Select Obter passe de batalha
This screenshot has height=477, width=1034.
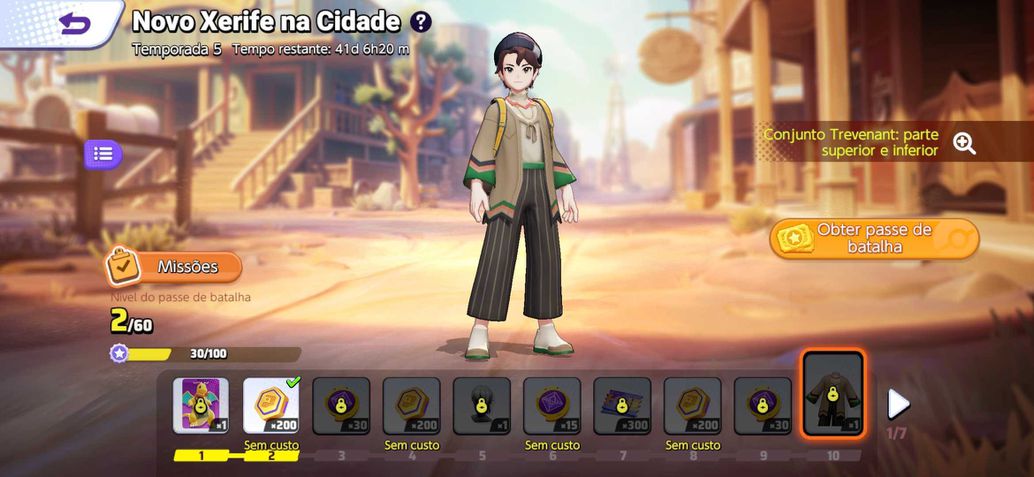coord(873,239)
